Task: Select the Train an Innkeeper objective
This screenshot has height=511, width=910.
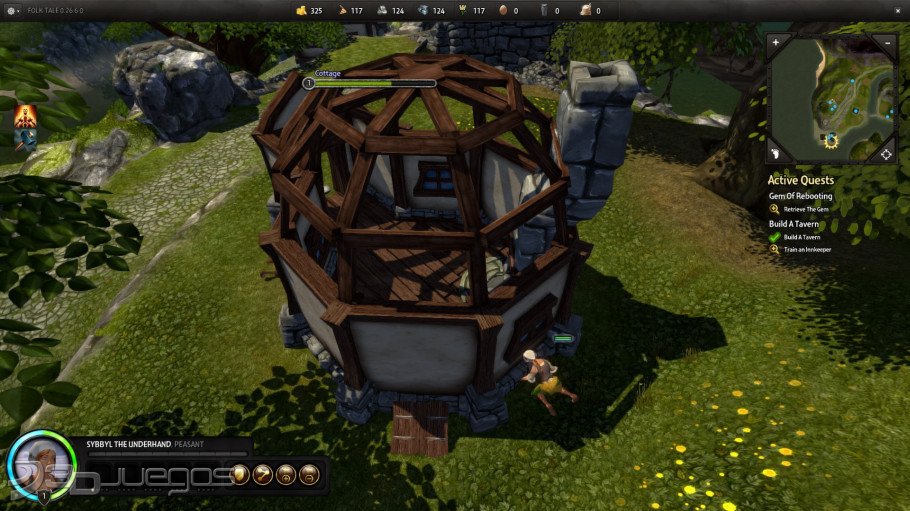Action: [x=808, y=249]
